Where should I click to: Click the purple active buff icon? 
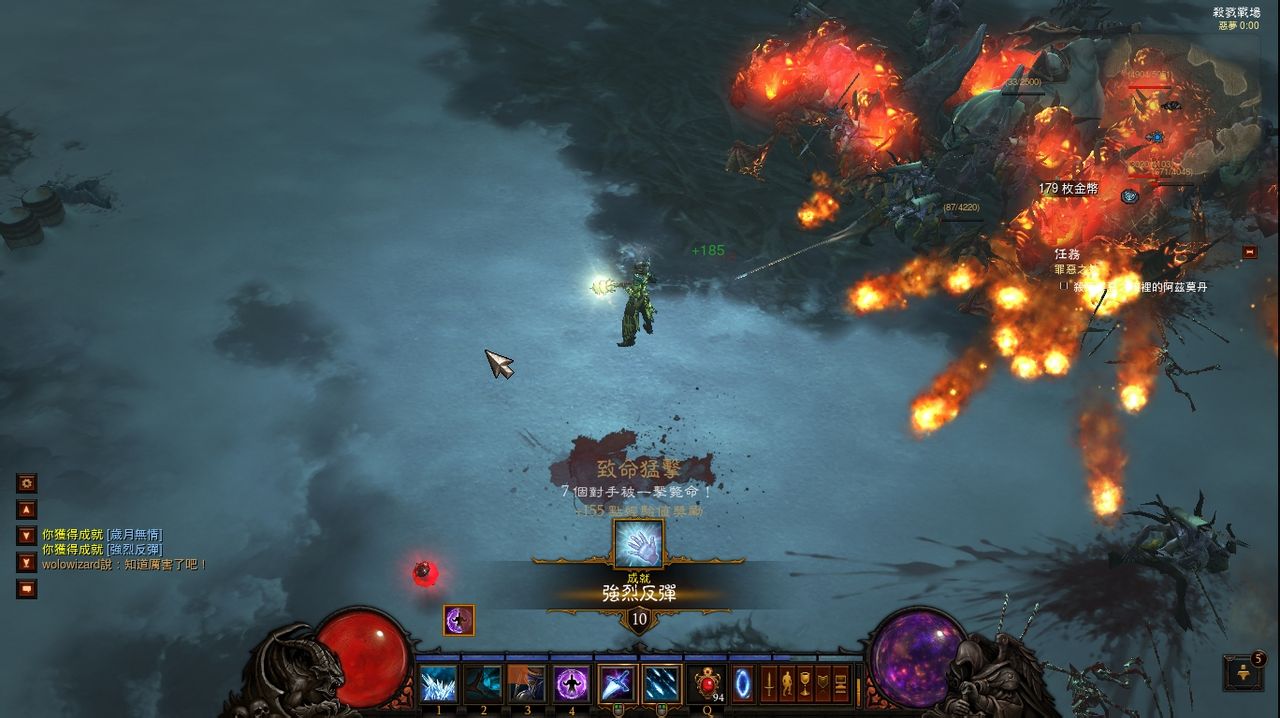click(459, 620)
